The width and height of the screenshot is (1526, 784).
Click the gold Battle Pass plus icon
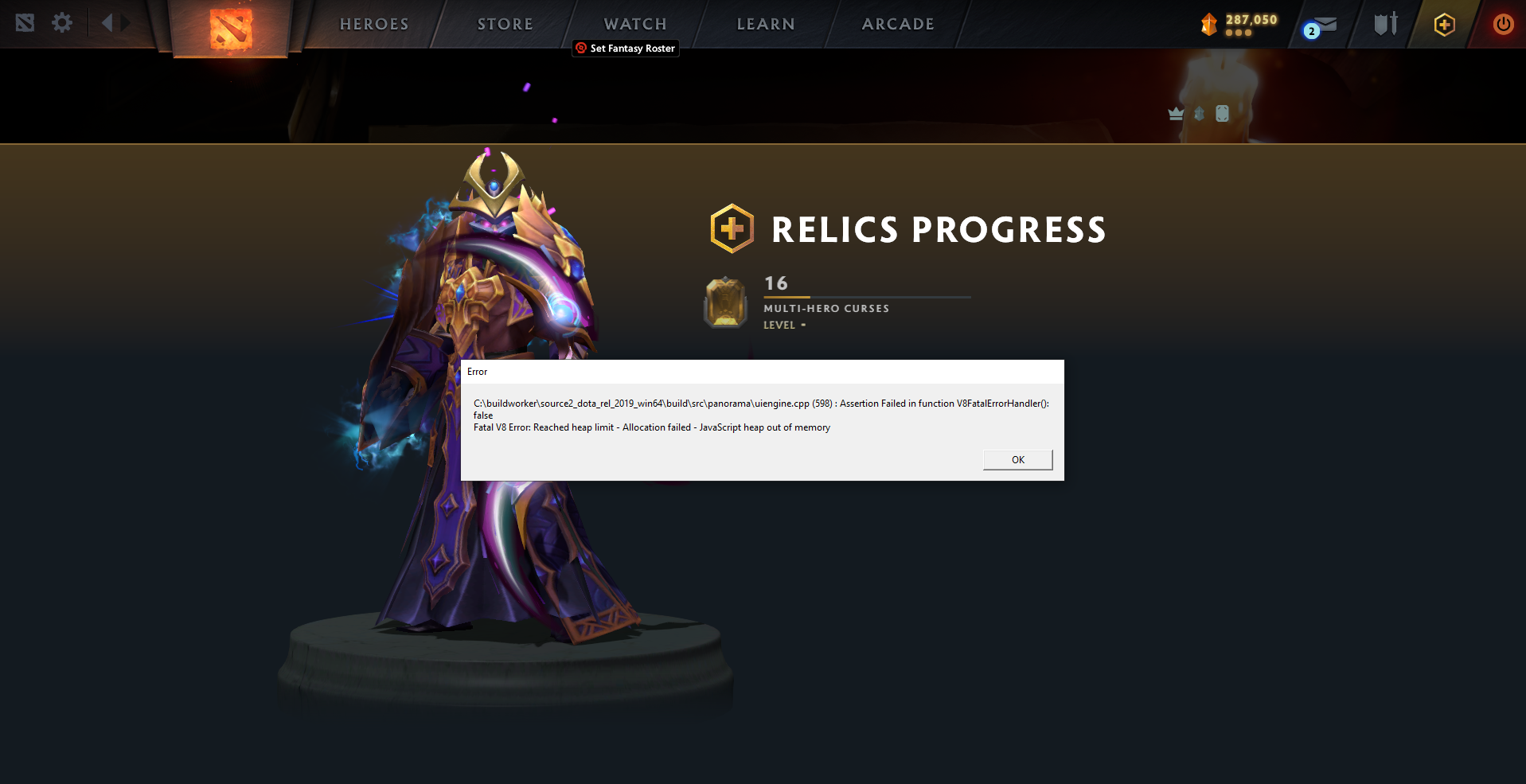point(1443,24)
